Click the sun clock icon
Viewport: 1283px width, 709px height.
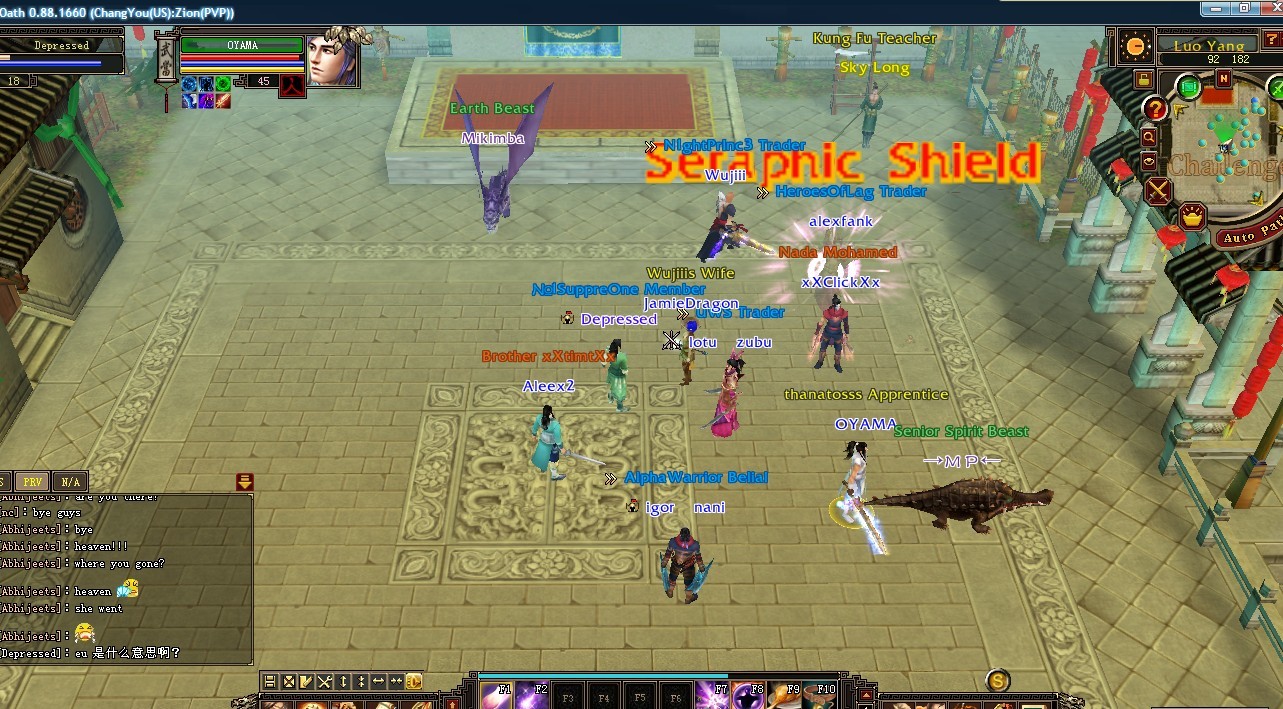tap(1135, 46)
